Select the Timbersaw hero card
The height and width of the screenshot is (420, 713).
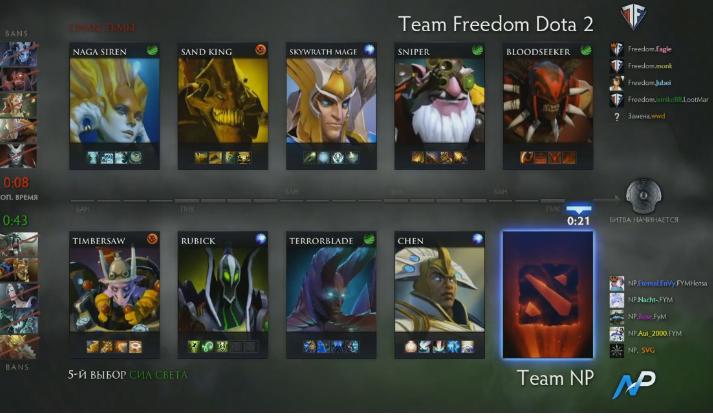point(116,290)
